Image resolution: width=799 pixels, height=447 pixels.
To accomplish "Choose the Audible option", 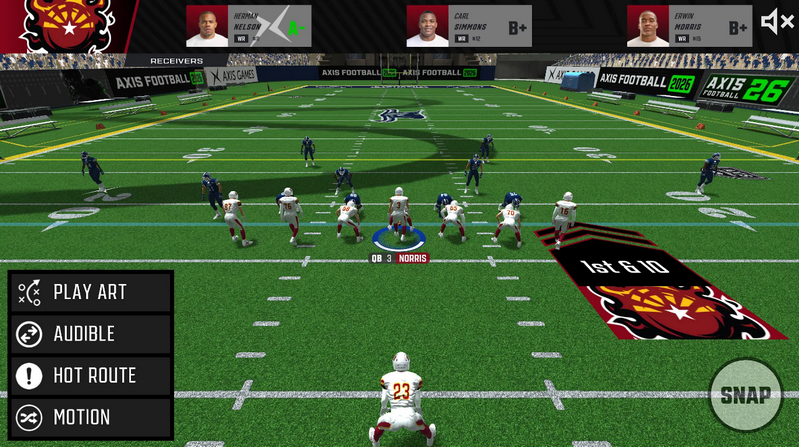I will click(90, 334).
